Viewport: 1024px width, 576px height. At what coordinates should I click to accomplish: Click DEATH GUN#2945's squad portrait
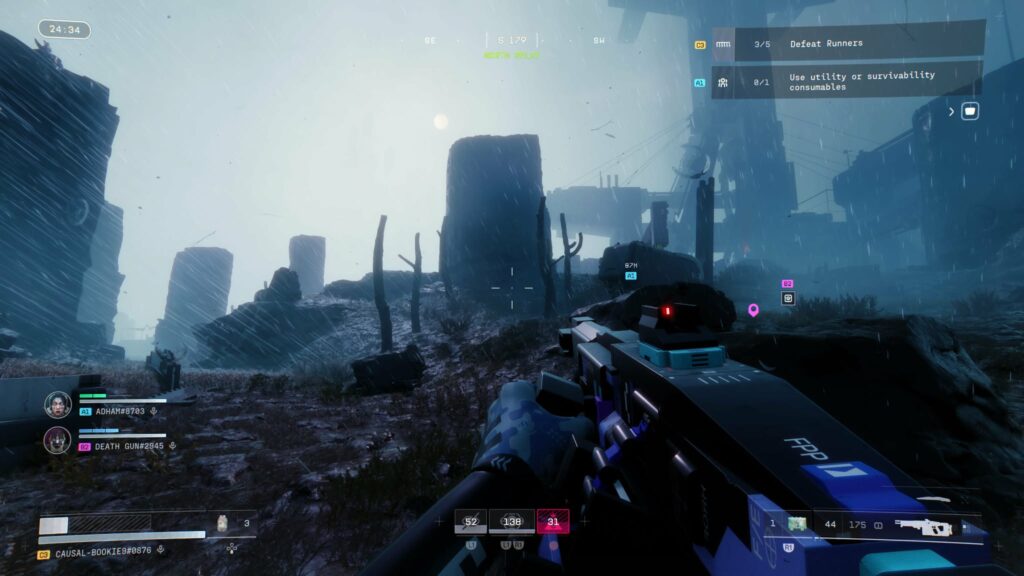pos(58,440)
